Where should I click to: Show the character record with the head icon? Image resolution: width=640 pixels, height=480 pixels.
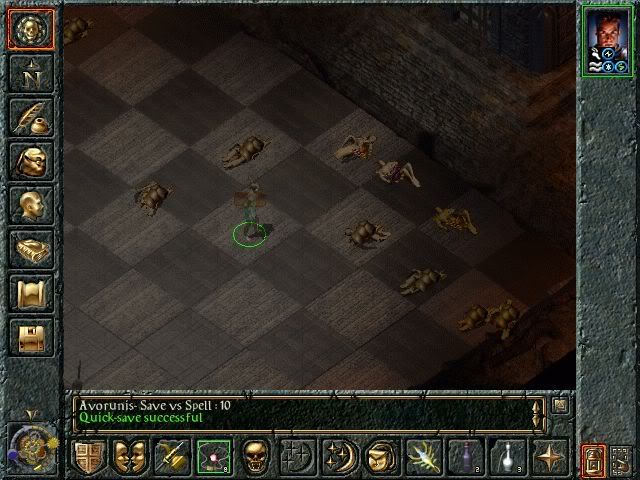[31, 205]
